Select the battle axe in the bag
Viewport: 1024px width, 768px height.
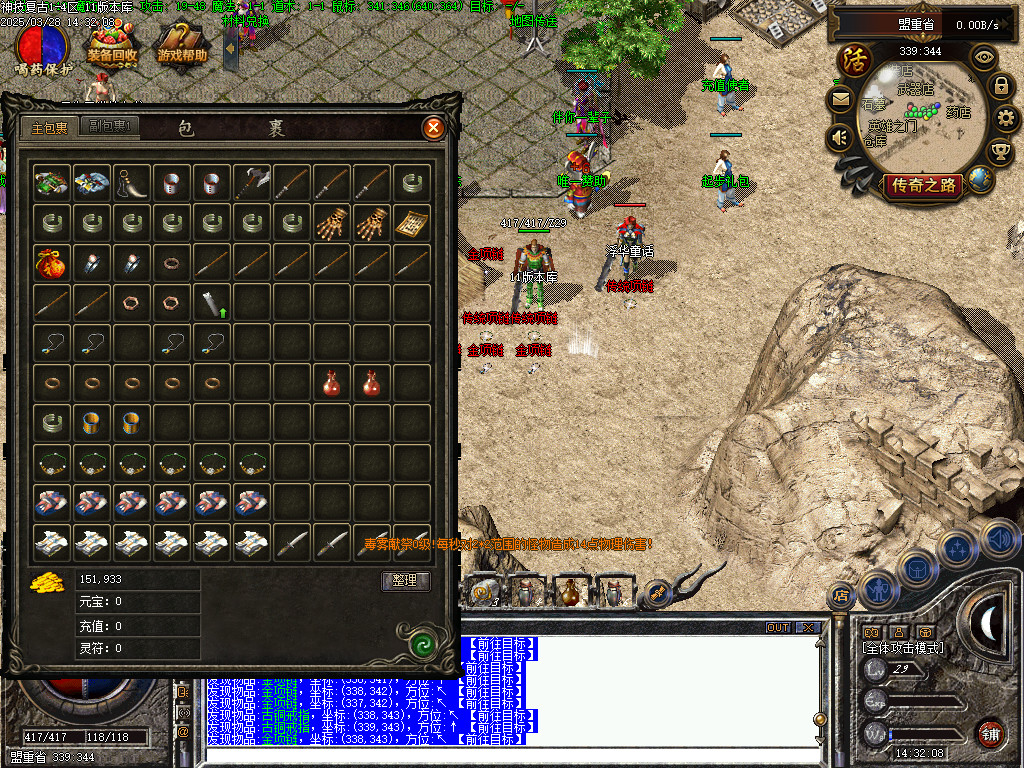tap(252, 183)
